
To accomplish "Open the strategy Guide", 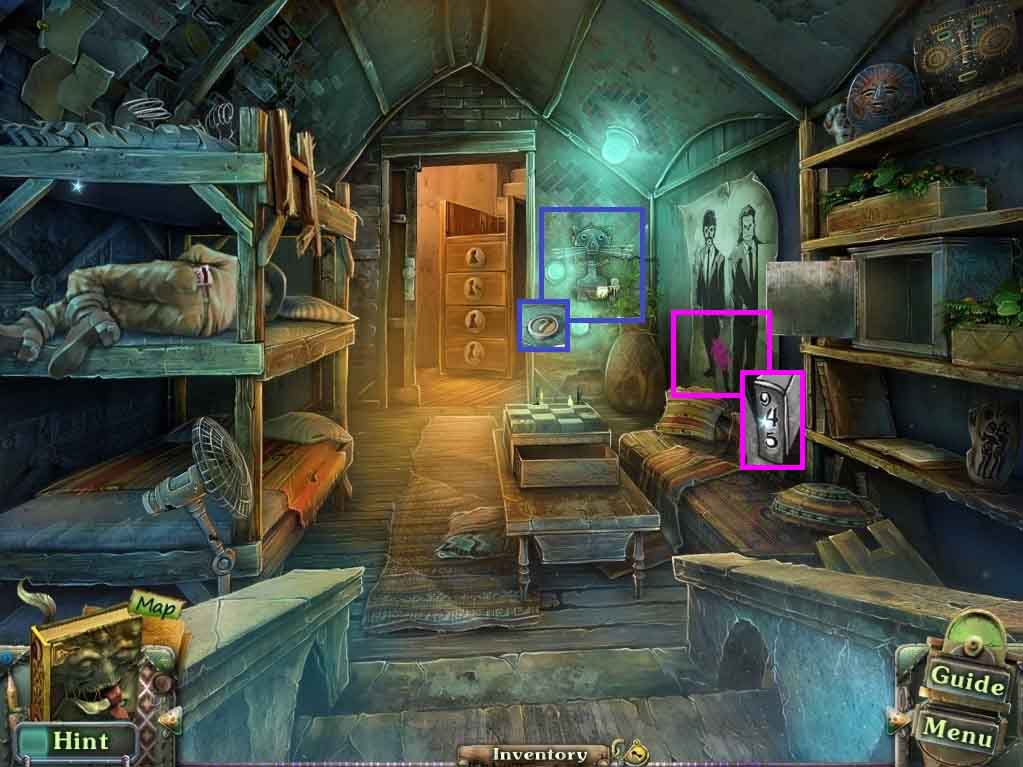I will coord(967,682).
